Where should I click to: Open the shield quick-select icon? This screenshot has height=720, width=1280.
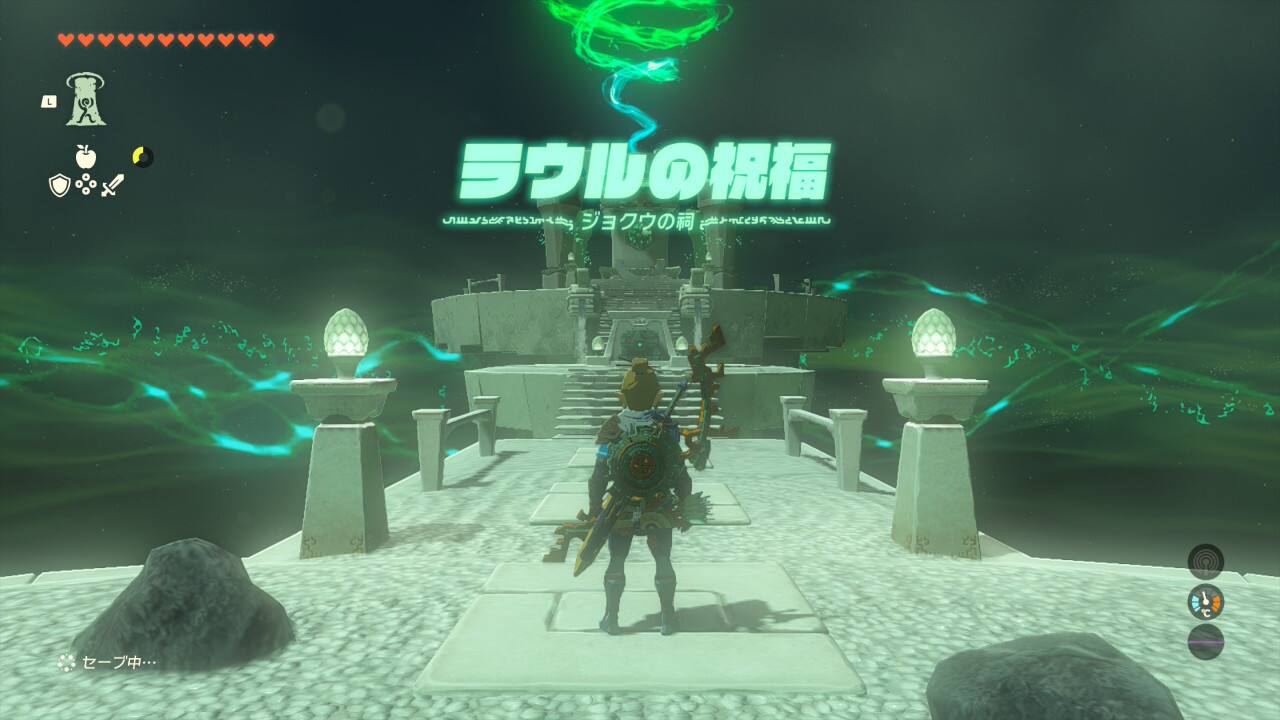click(x=60, y=185)
